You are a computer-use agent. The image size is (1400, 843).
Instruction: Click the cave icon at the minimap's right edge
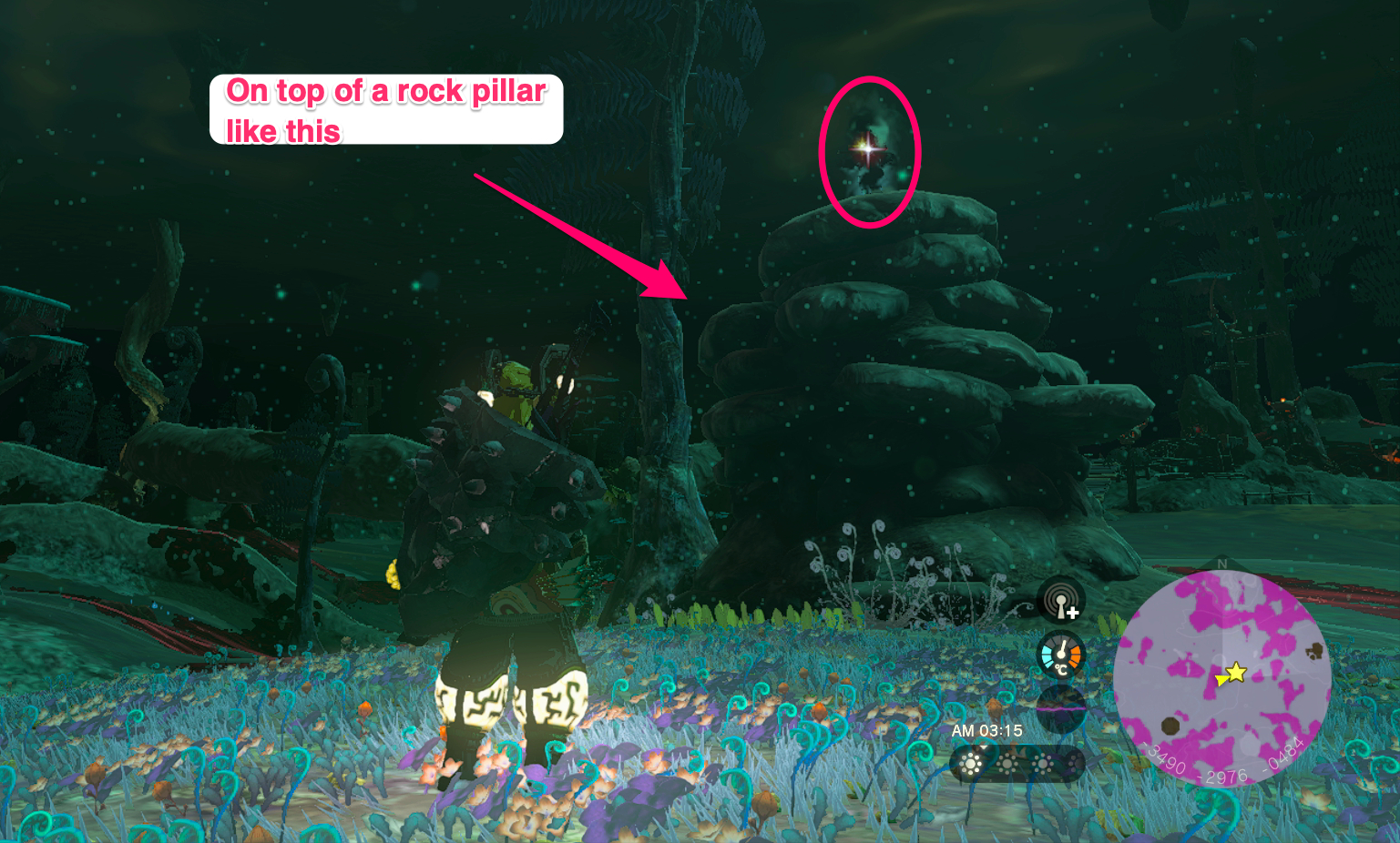(x=1313, y=652)
